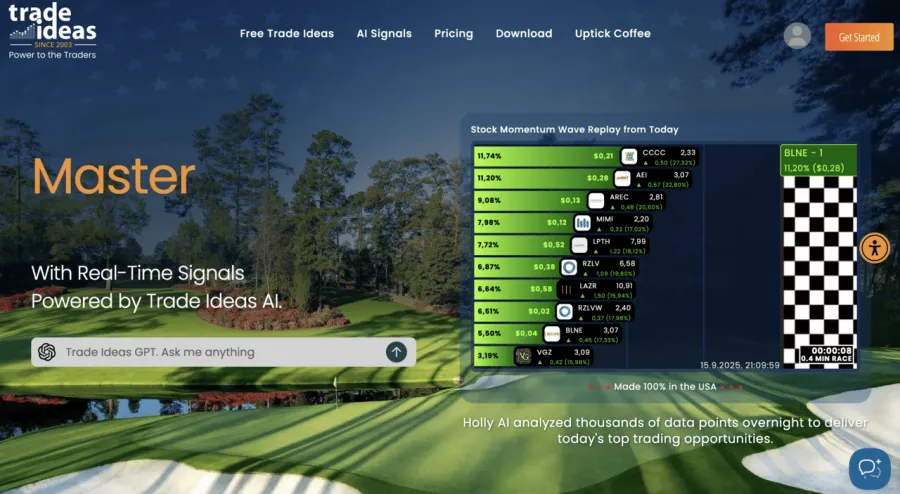Open the accessibility options widget
The height and width of the screenshot is (494, 900).
pos(875,247)
